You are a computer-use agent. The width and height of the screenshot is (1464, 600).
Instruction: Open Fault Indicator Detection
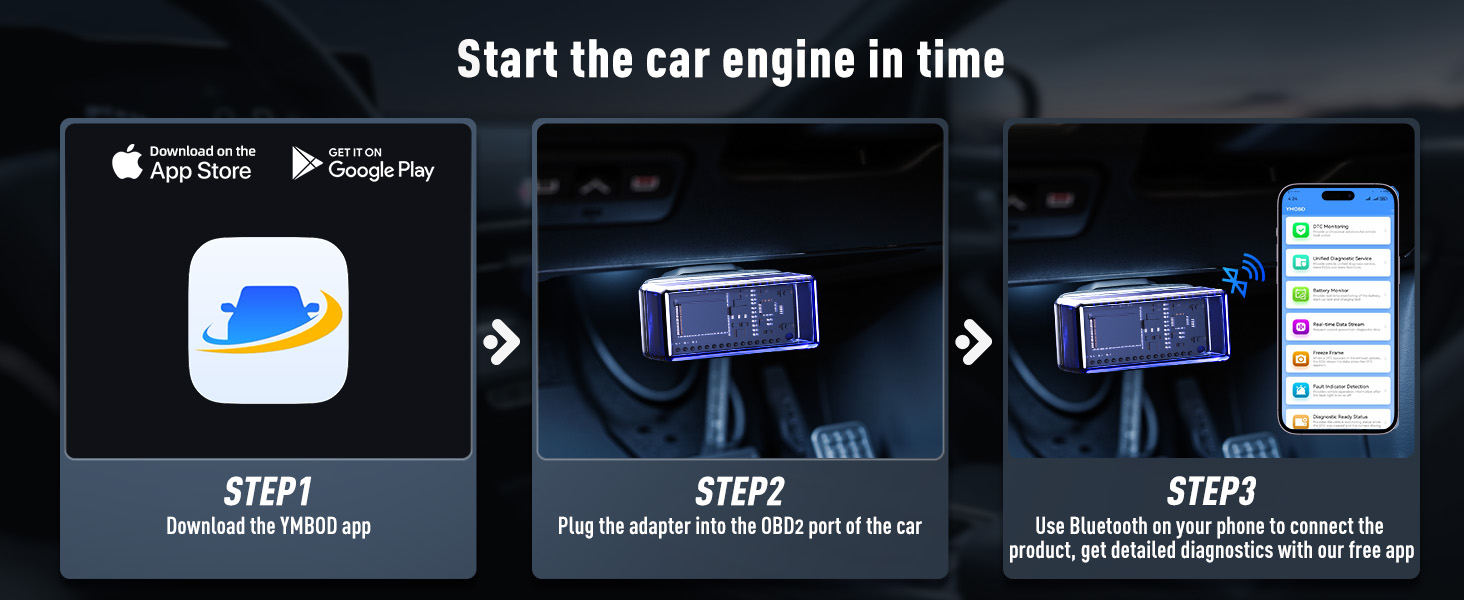coord(1338,389)
